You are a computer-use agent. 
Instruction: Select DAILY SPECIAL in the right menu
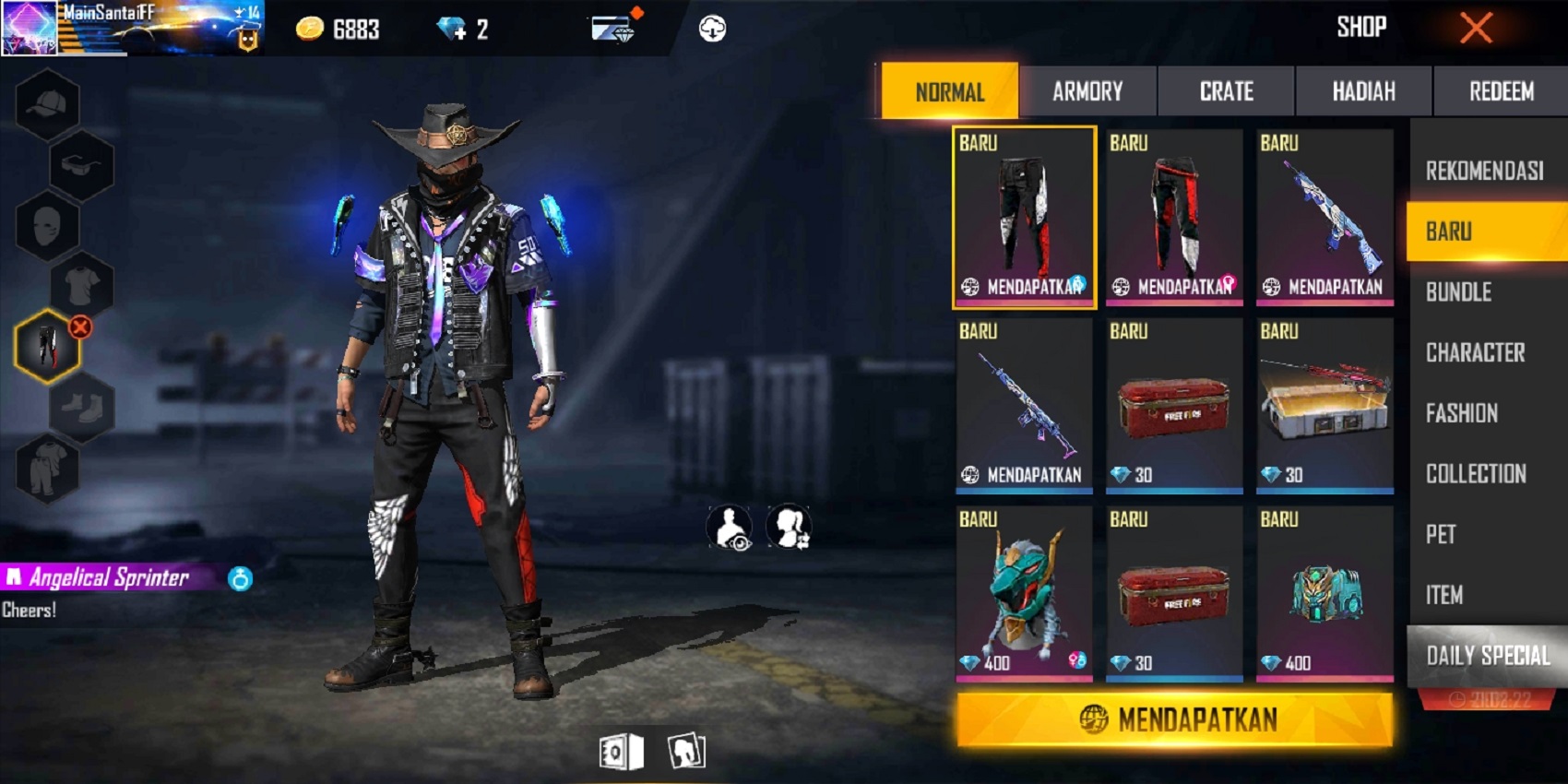[x=1488, y=656]
